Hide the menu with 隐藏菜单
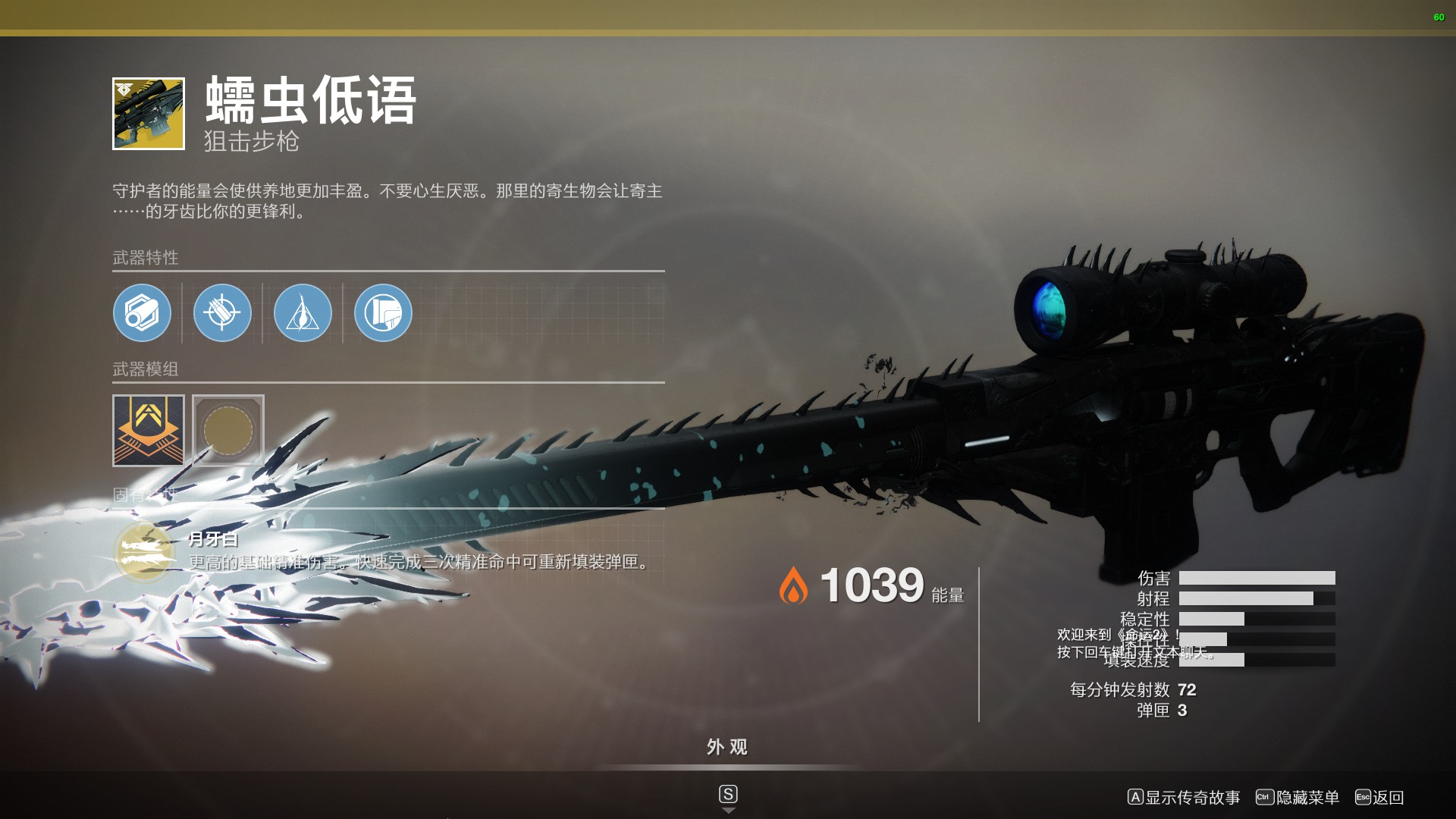The width and height of the screenshot is (1456, 819). pyautogui.click(x=1298, y=797)
